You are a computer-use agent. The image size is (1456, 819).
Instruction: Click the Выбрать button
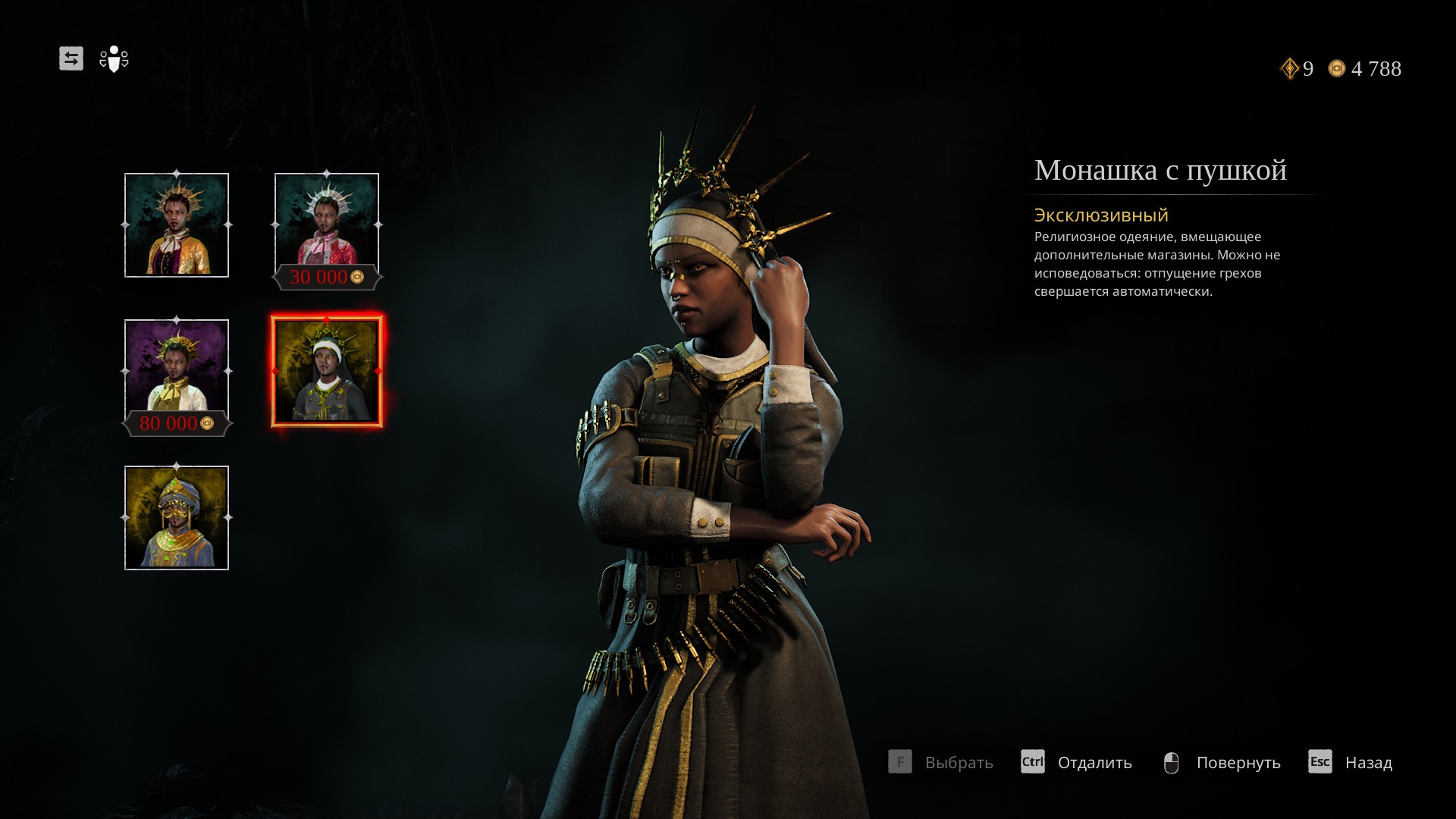[x=941, y=762]
